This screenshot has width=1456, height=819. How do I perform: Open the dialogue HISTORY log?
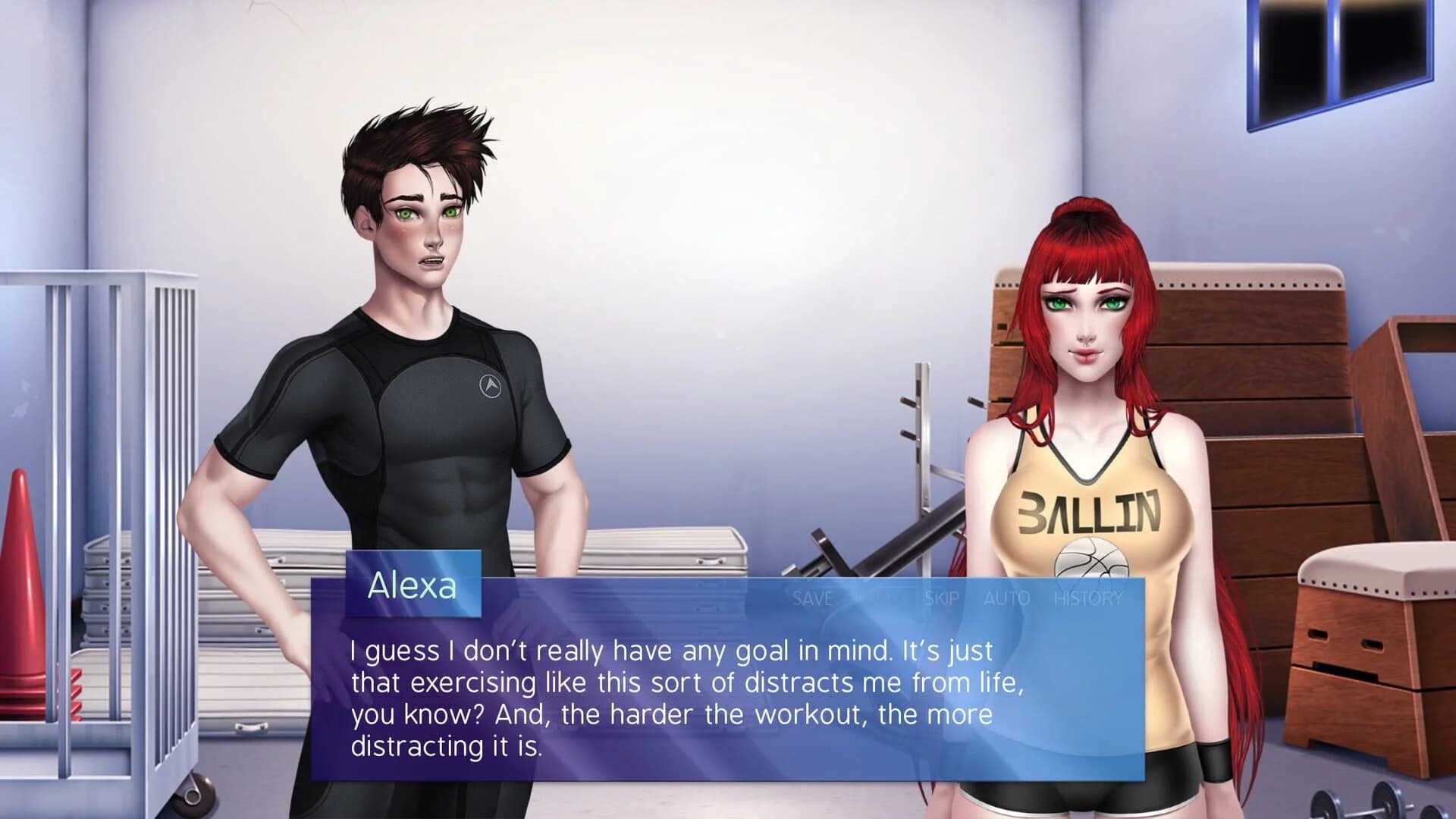pyautogui.click(x=1089, y=598)
